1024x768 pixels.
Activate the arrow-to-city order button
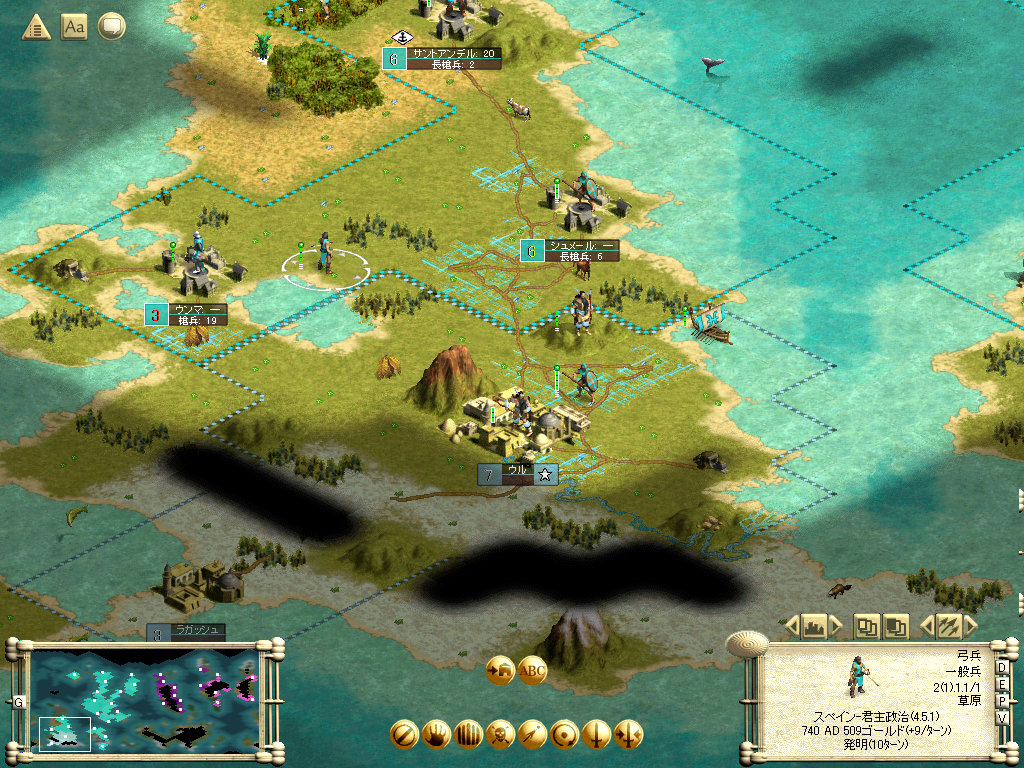click(499, 671)
